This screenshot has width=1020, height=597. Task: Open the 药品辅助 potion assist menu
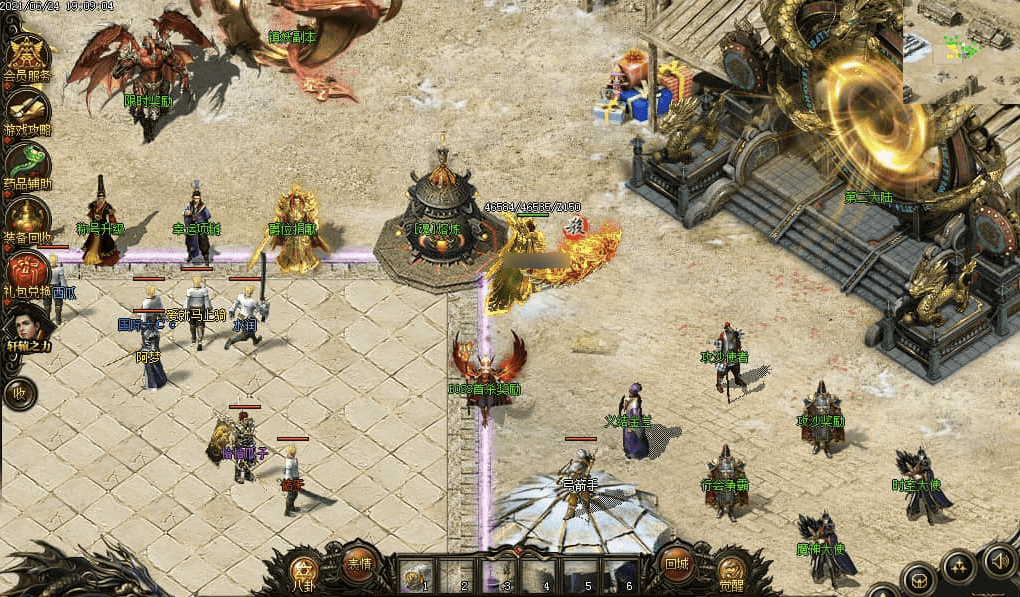pos(27,163)
